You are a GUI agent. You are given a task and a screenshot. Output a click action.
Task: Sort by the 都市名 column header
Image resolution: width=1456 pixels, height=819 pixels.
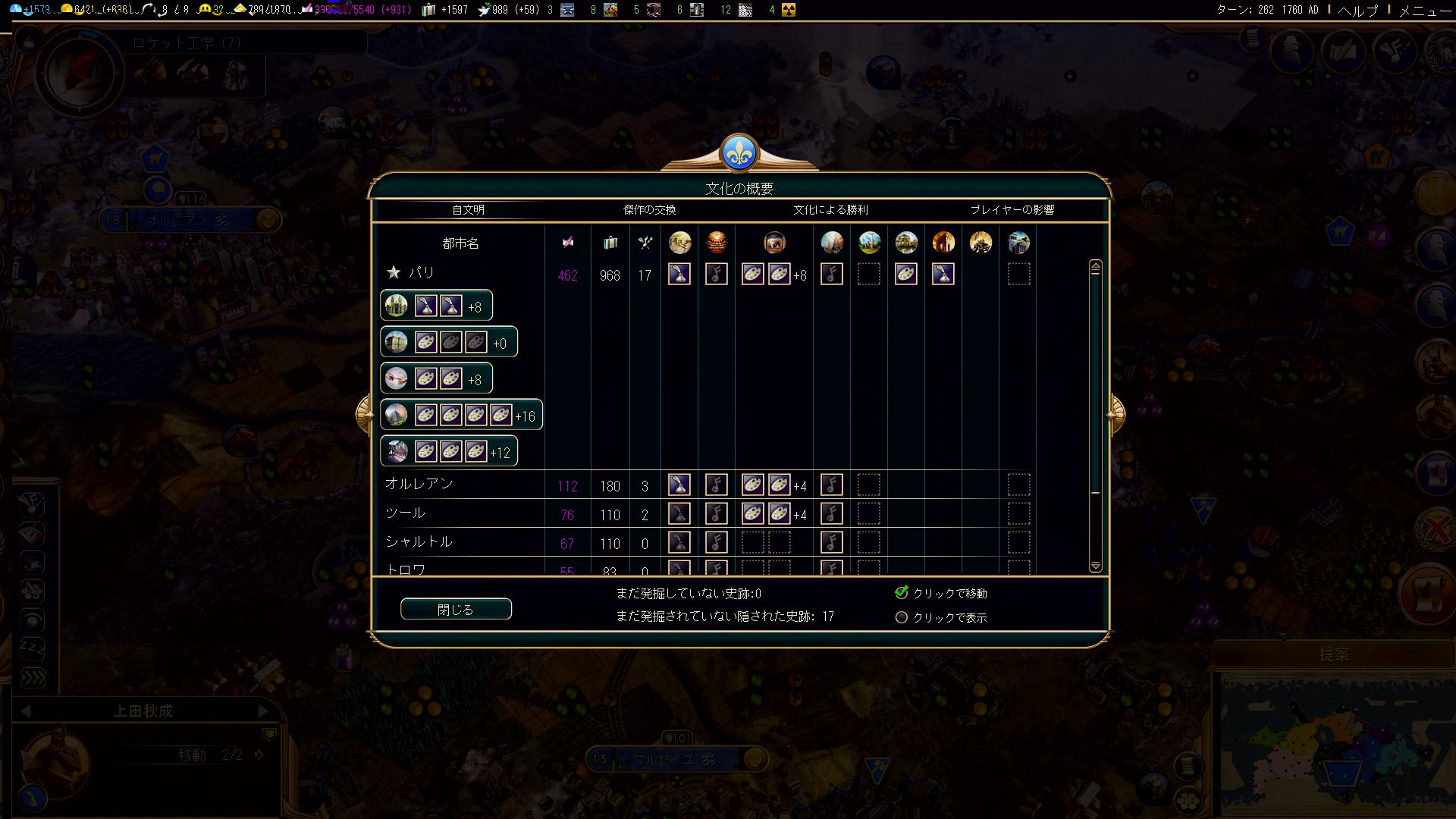(x=460, y=243)
